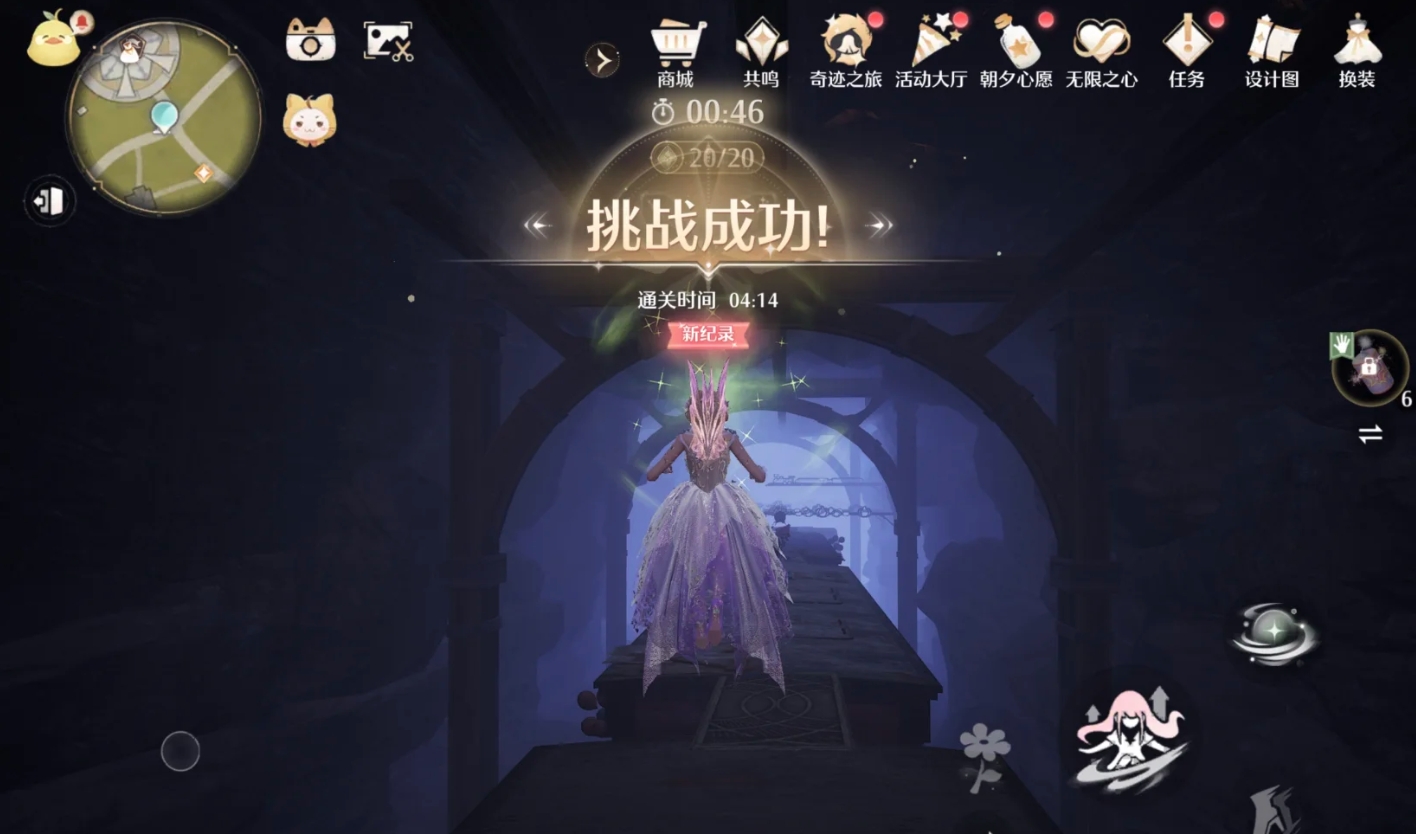The image size is (1416, 834).
Task: Tap the swap arrows under the item slot
Action: [1370, 434]
